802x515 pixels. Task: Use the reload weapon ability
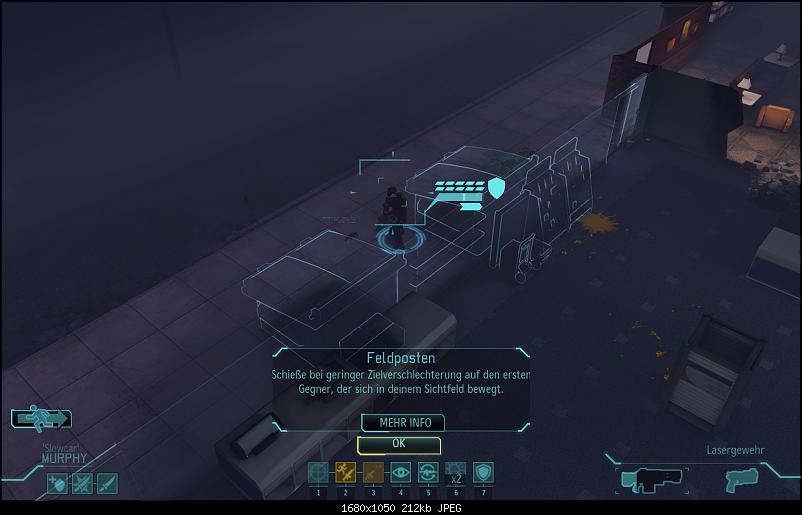pos(428,473)
